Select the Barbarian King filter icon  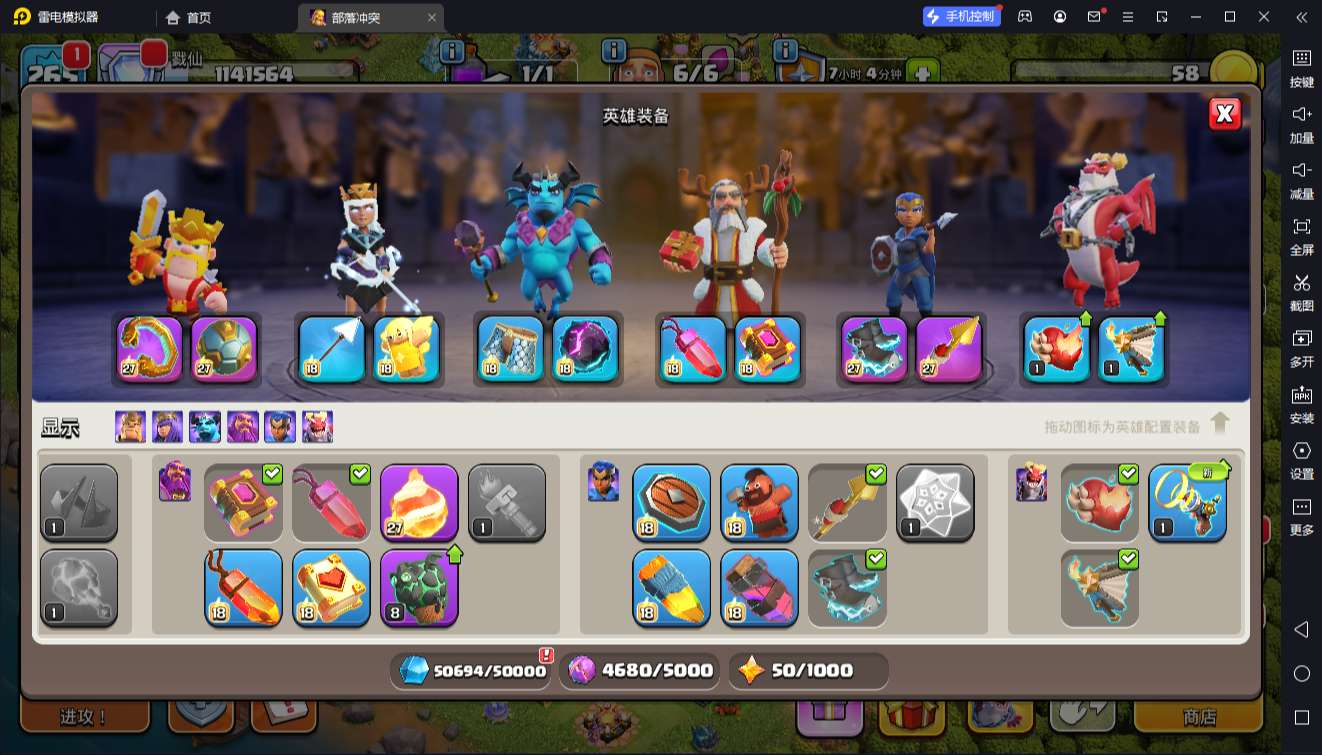(x=130, y=427)
